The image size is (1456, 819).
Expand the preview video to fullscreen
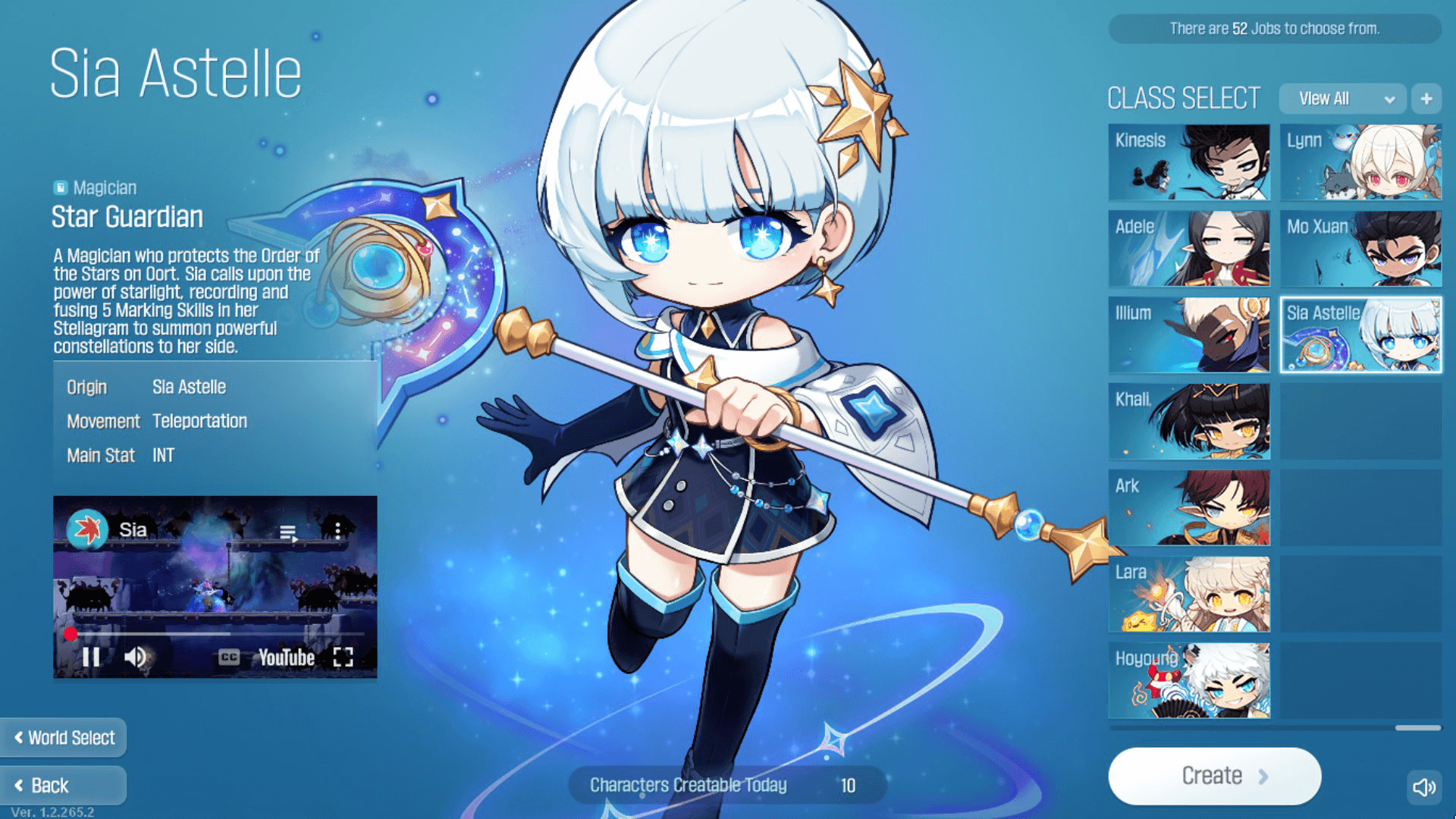(x=344, y=657)
